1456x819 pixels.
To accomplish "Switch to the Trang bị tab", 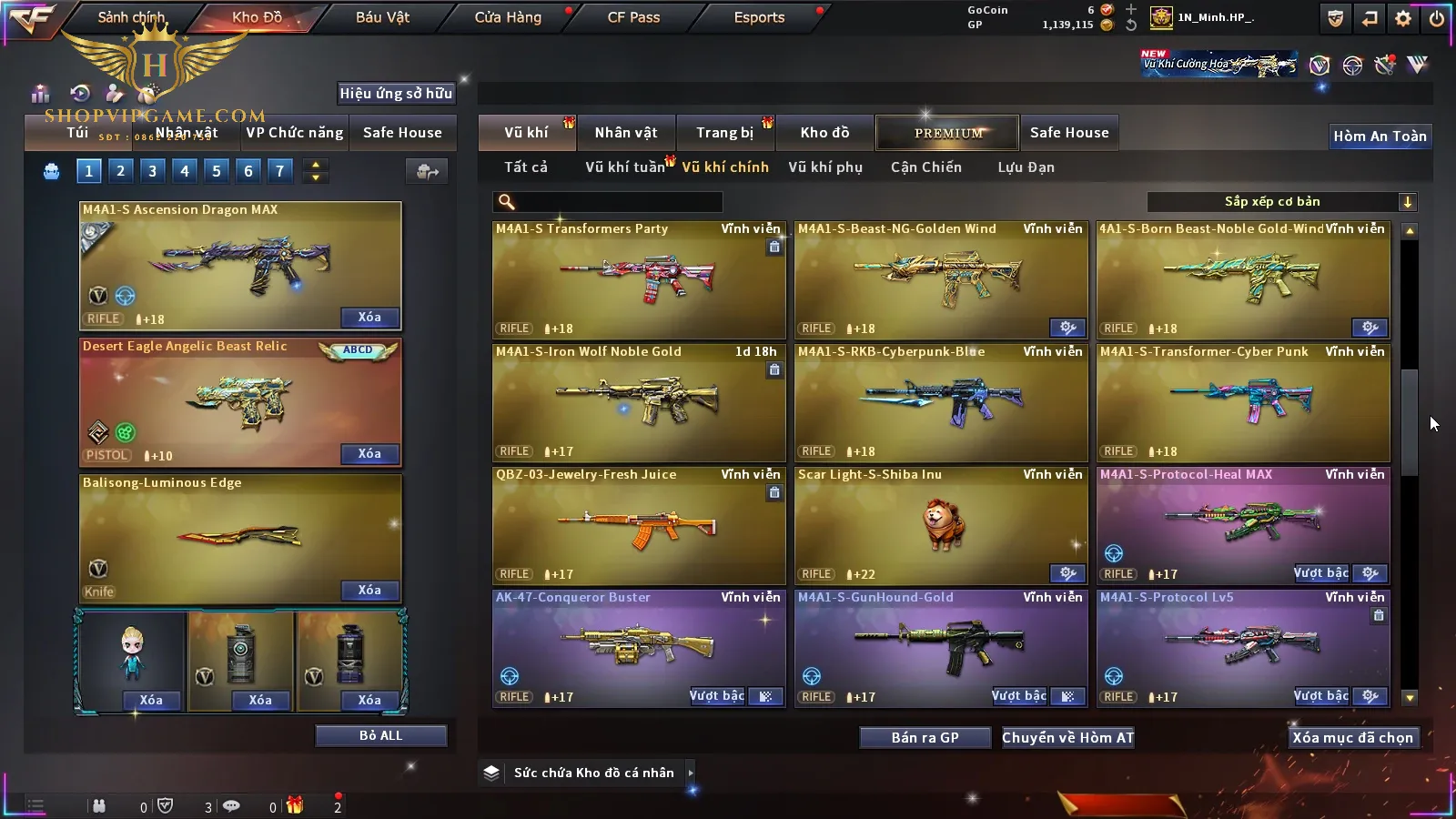I will (x=724, y=133).
